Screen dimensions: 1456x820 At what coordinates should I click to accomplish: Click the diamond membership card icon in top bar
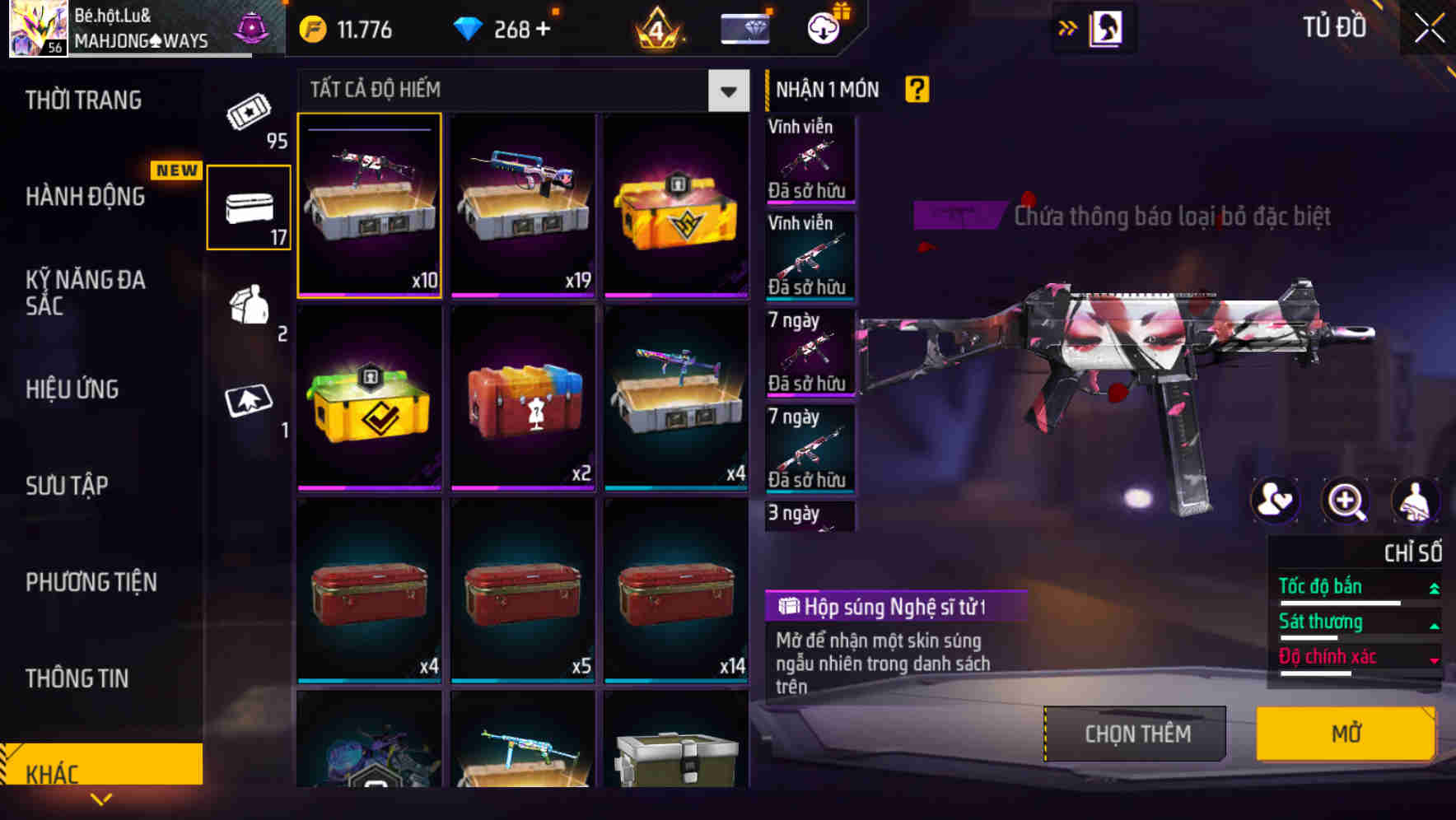[x=744, y=27]
